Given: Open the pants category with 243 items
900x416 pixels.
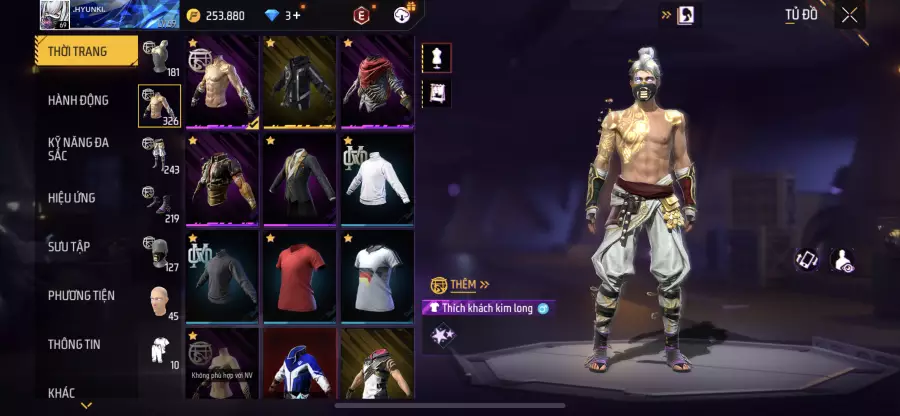Looking at the screenshot, I should (x=159, y=154).
